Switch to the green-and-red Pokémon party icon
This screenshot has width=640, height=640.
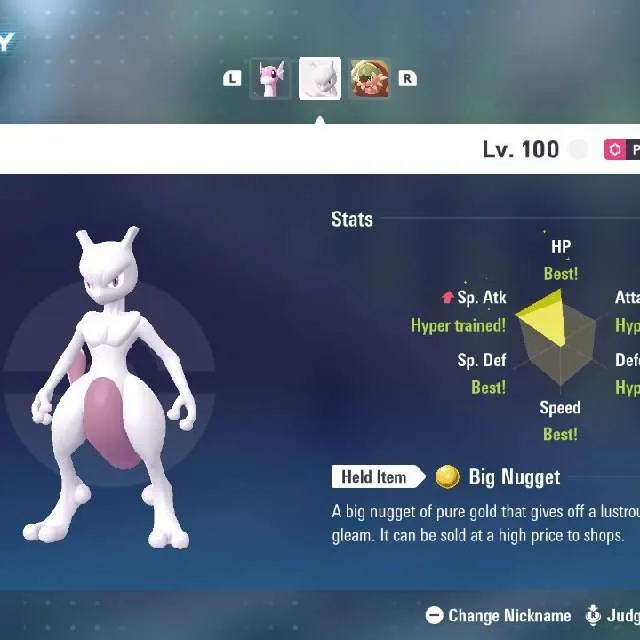pos(370,79)
